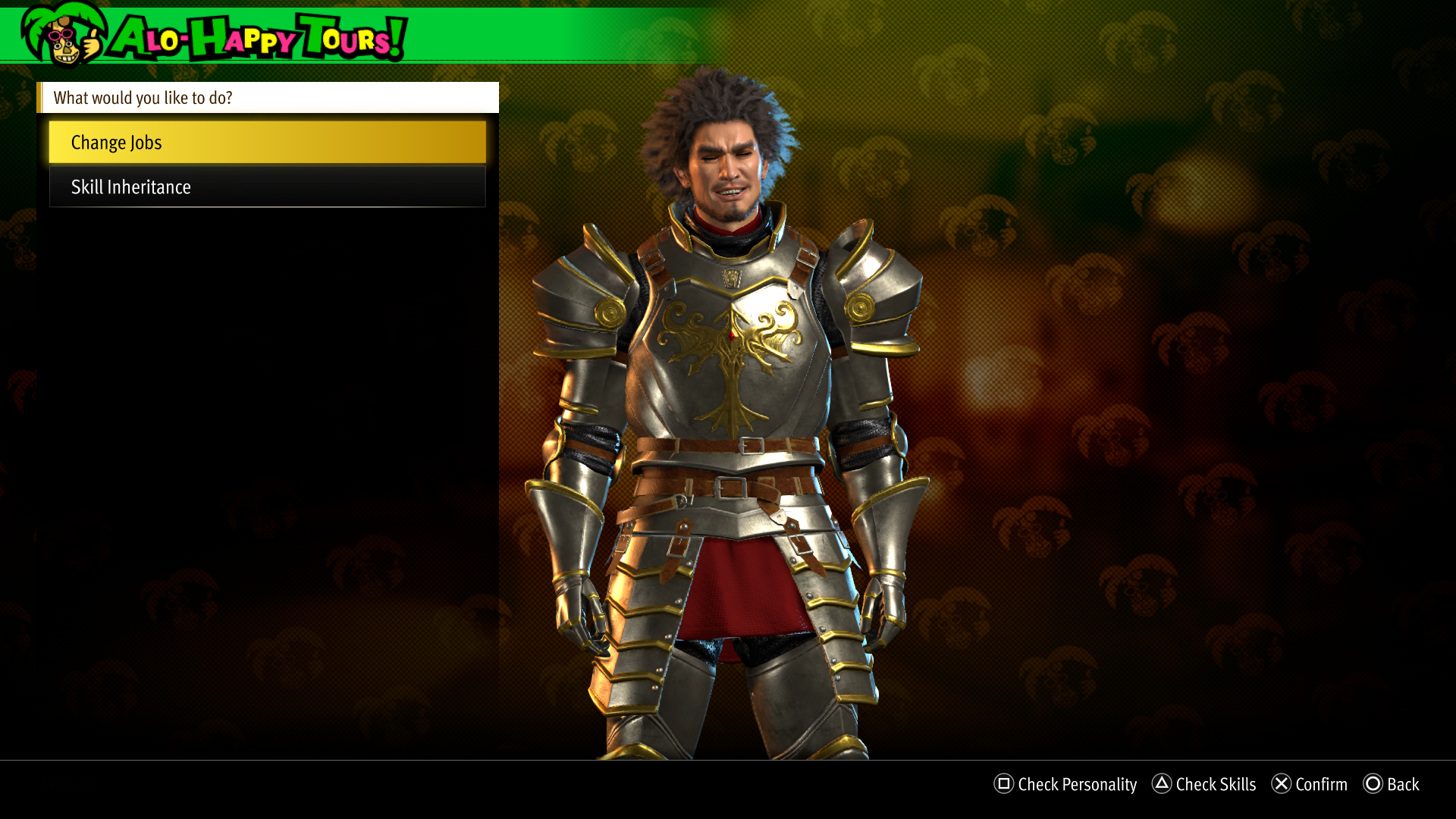
Task: Click the Circle Back button icon
Action: 1374,785
